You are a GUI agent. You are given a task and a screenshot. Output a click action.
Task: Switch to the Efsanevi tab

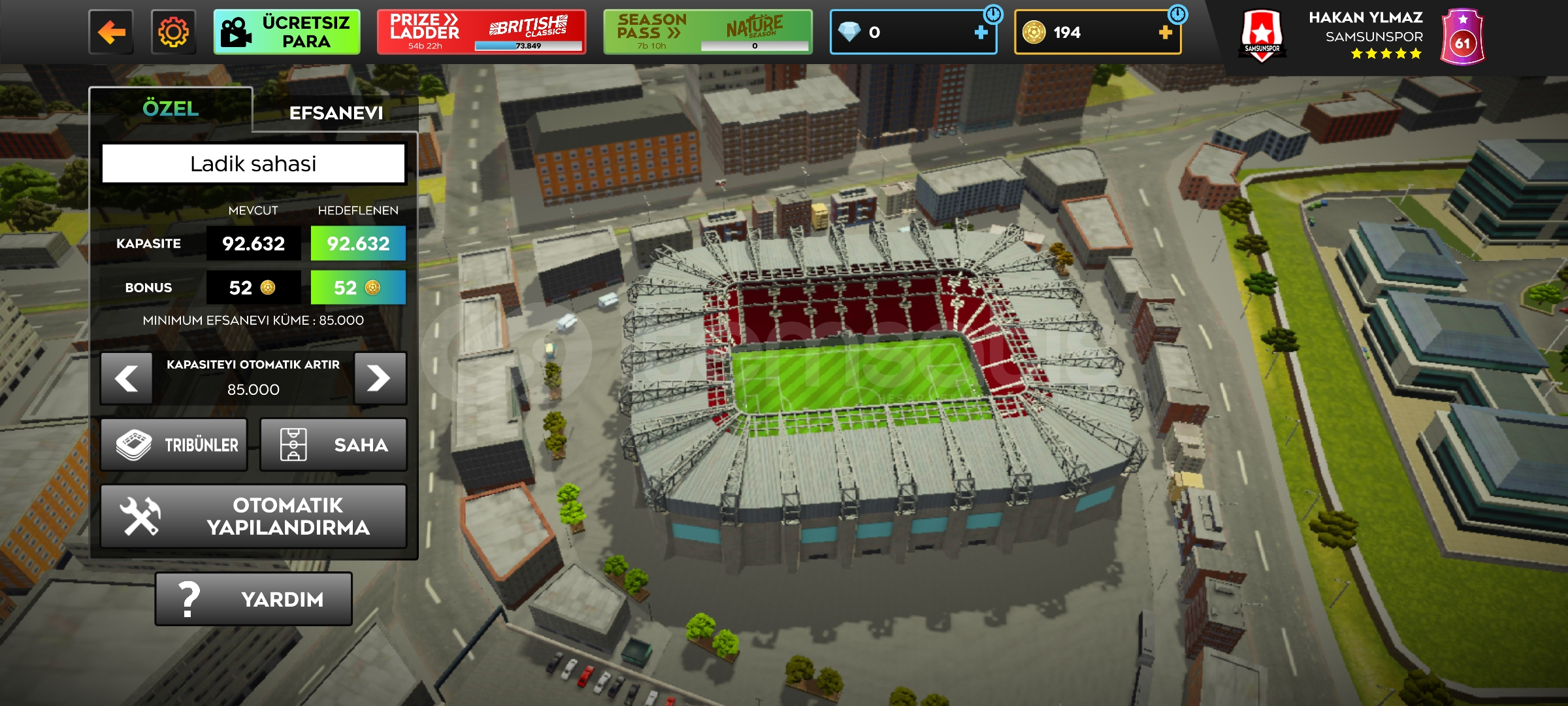pyautogui.click(x=336, y=113)
